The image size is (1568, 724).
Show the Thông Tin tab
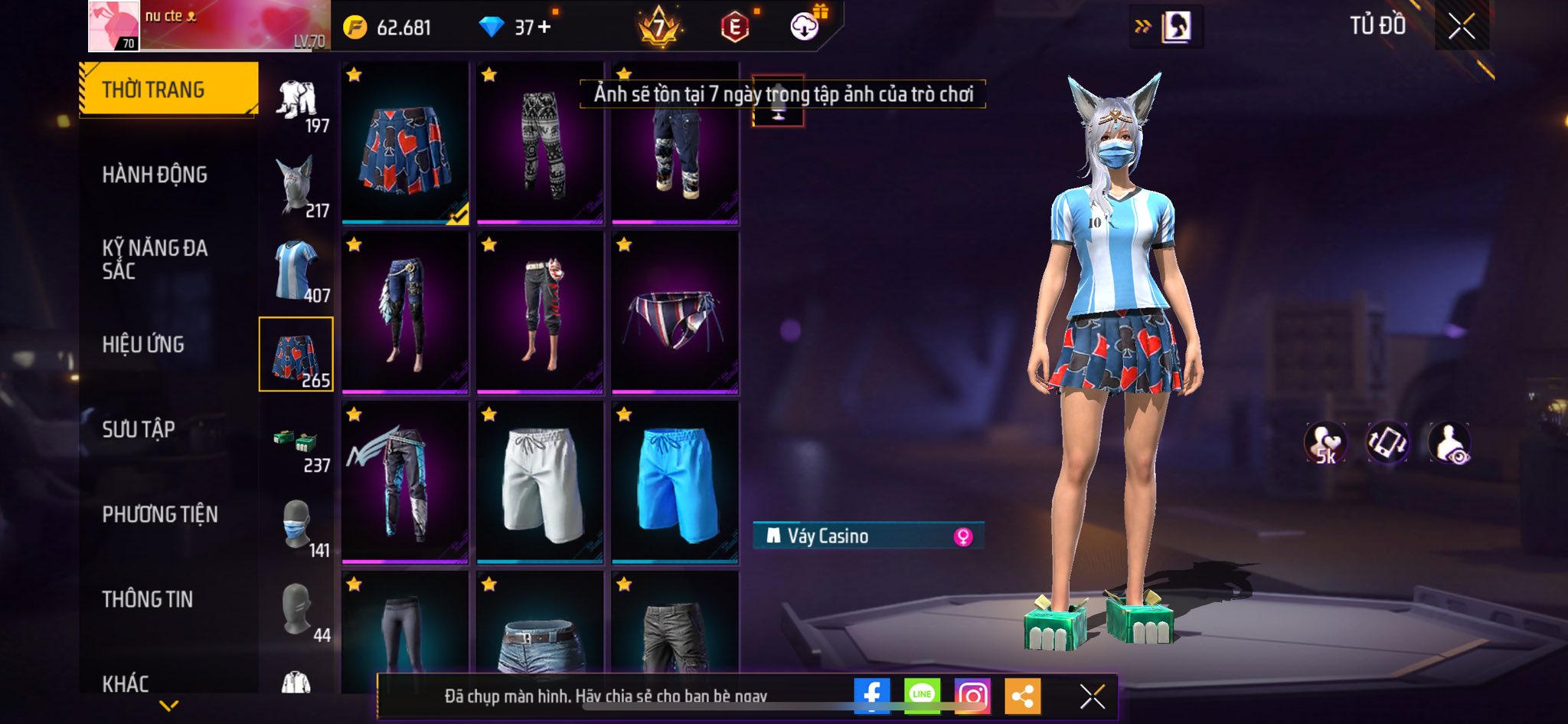[148, 599]
